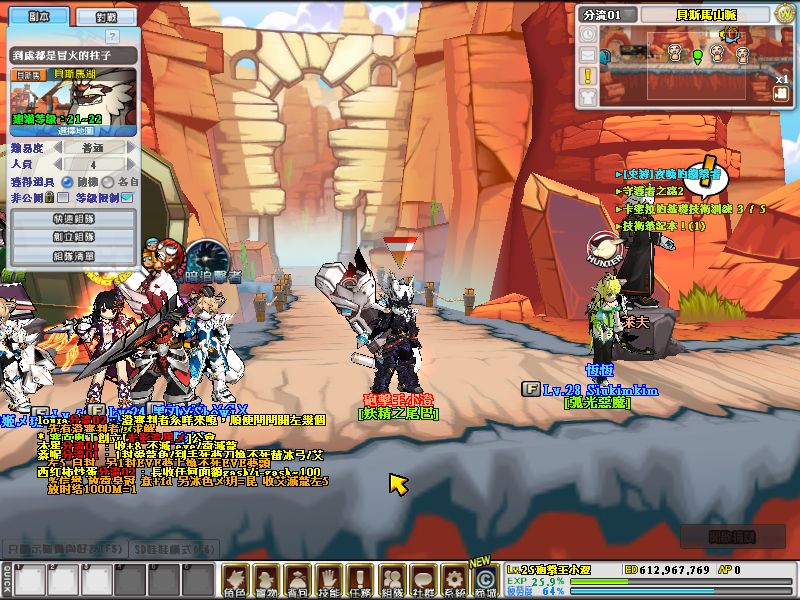The image size is (800, 600).
Task: Click the mail envelope icon beside the minimap
Action: [588, 55]
